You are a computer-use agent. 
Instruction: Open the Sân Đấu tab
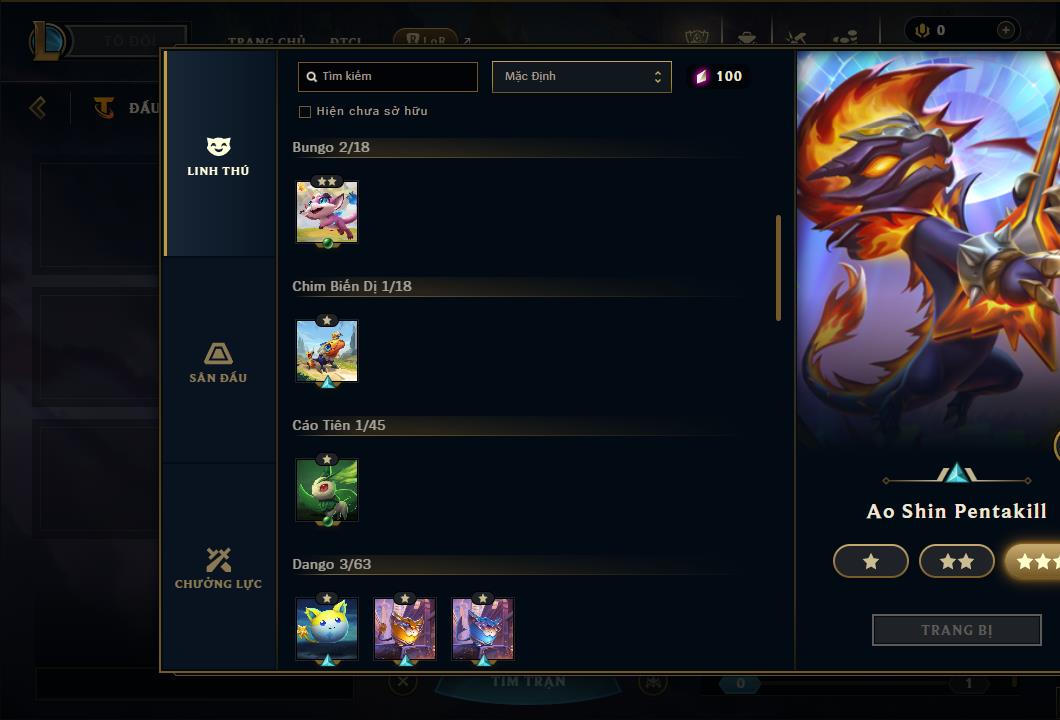click(218, 362)
